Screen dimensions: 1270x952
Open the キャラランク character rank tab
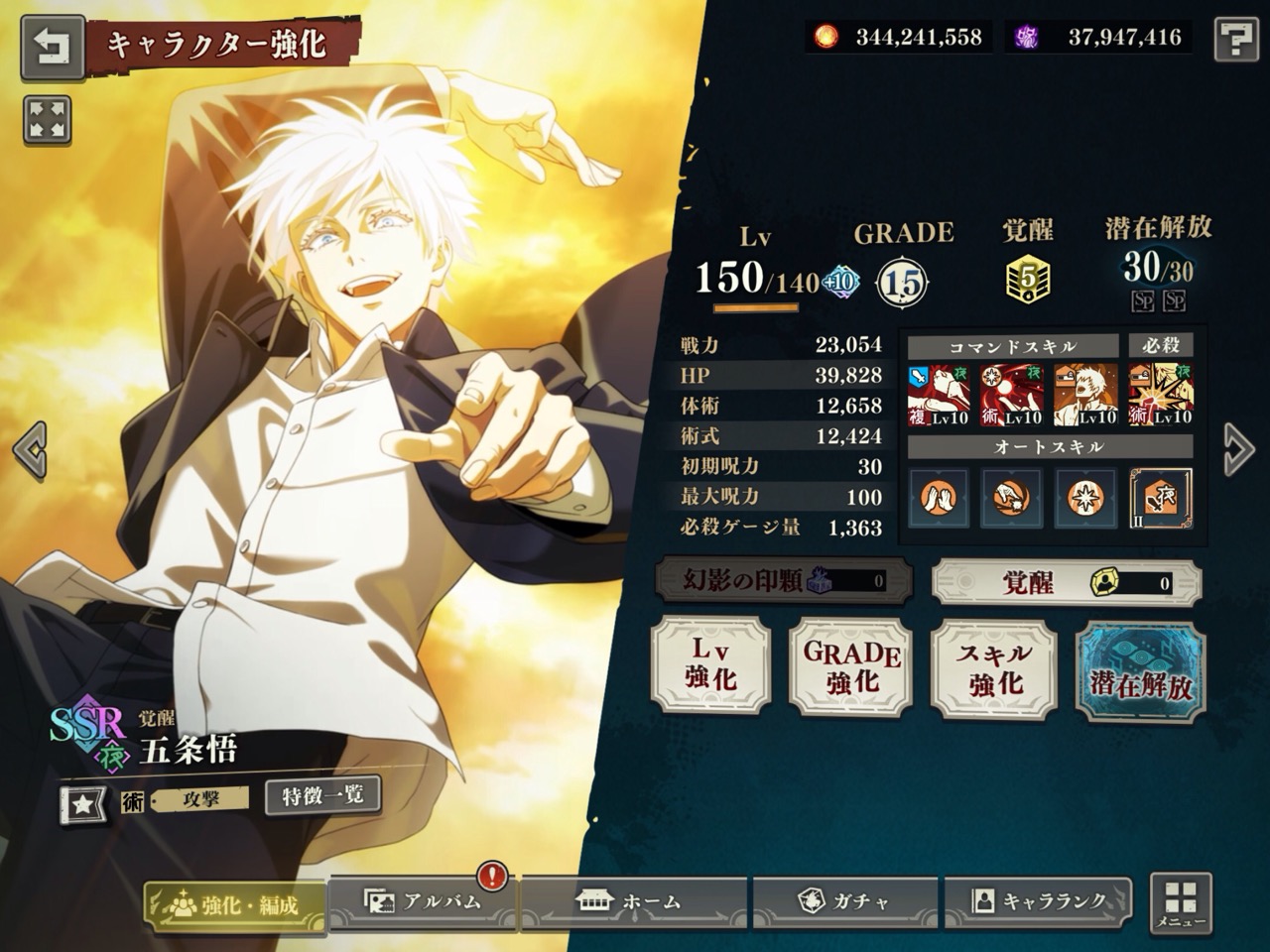pyautogui.click(x=1038, y=901)
